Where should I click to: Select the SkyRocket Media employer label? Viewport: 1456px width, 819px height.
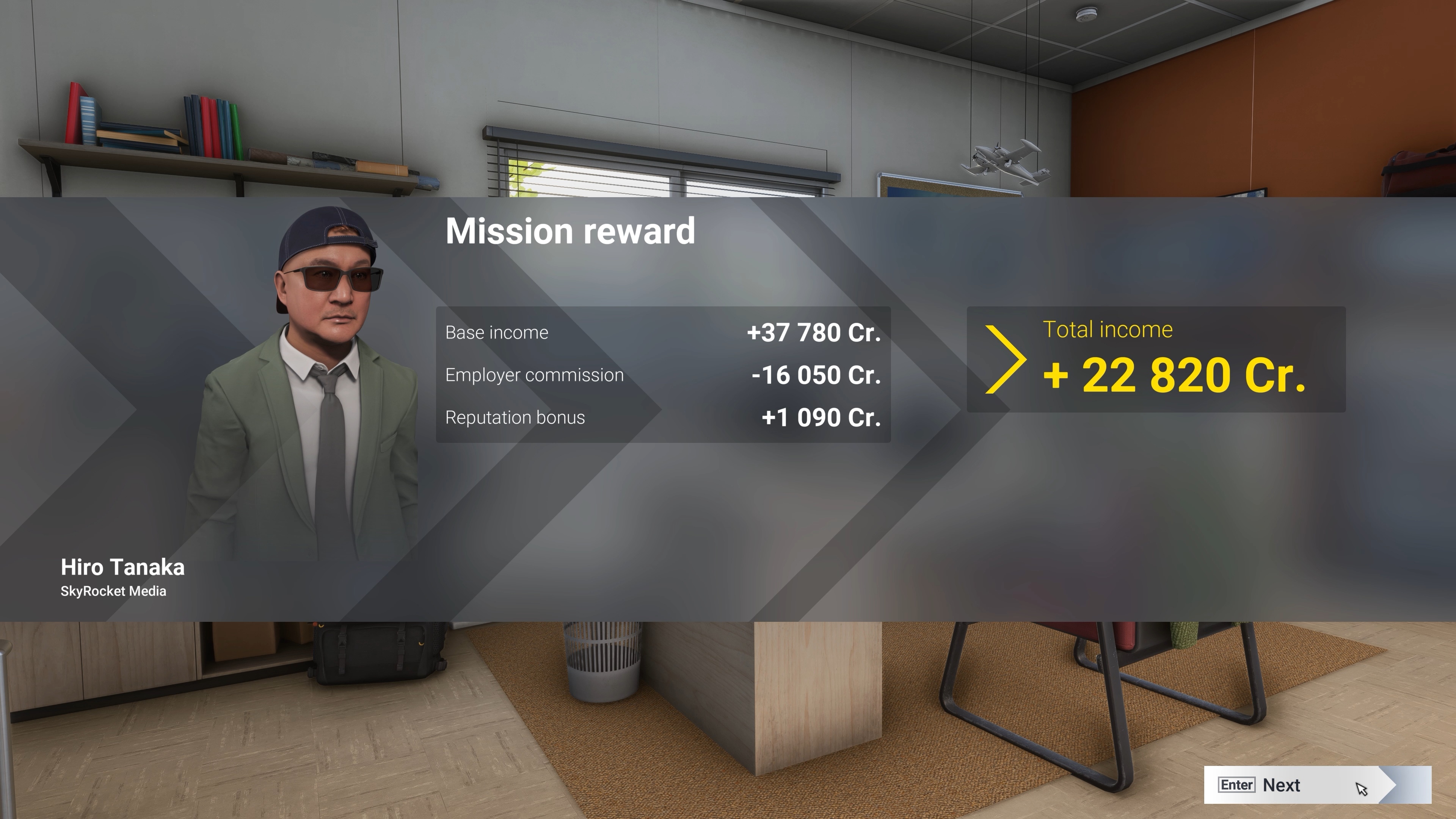(113, 591)
